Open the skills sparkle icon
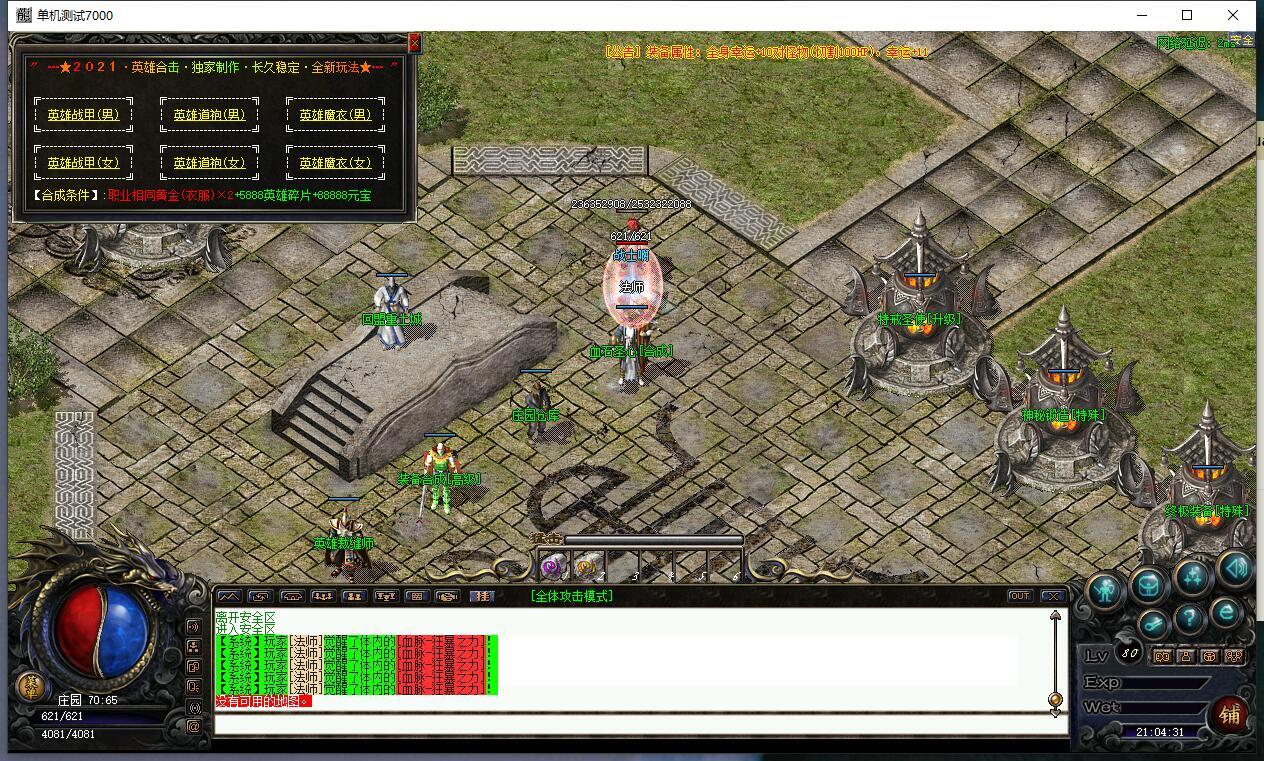1264x761 pixels. point(1193,578)
